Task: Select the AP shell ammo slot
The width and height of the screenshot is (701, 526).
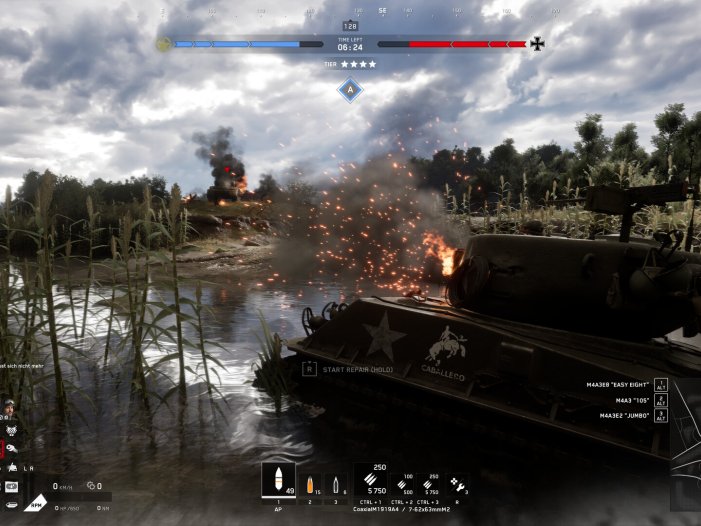Action: click(x=278, y=480)
